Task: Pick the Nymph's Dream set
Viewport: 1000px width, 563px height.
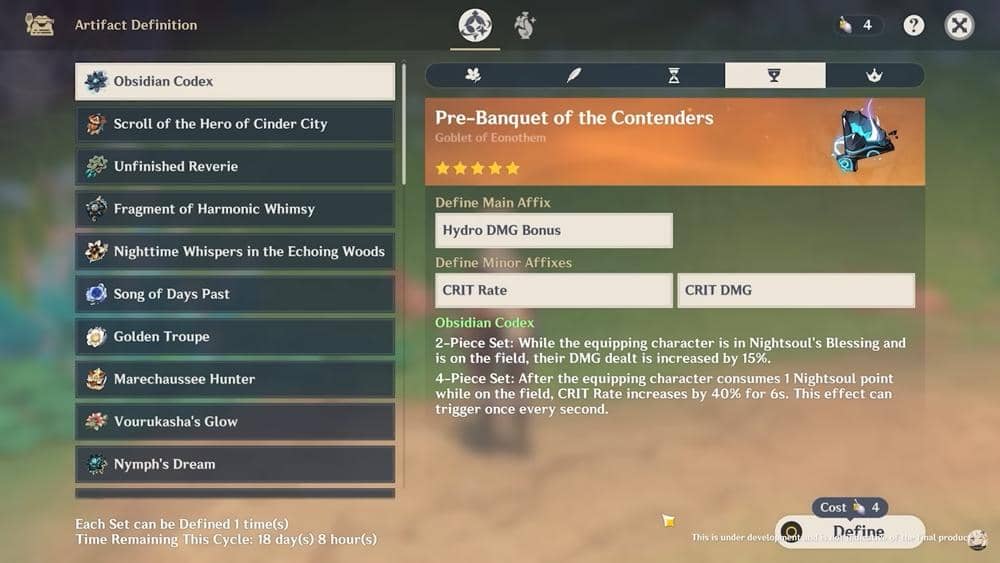Action: [x=235, y=464]
